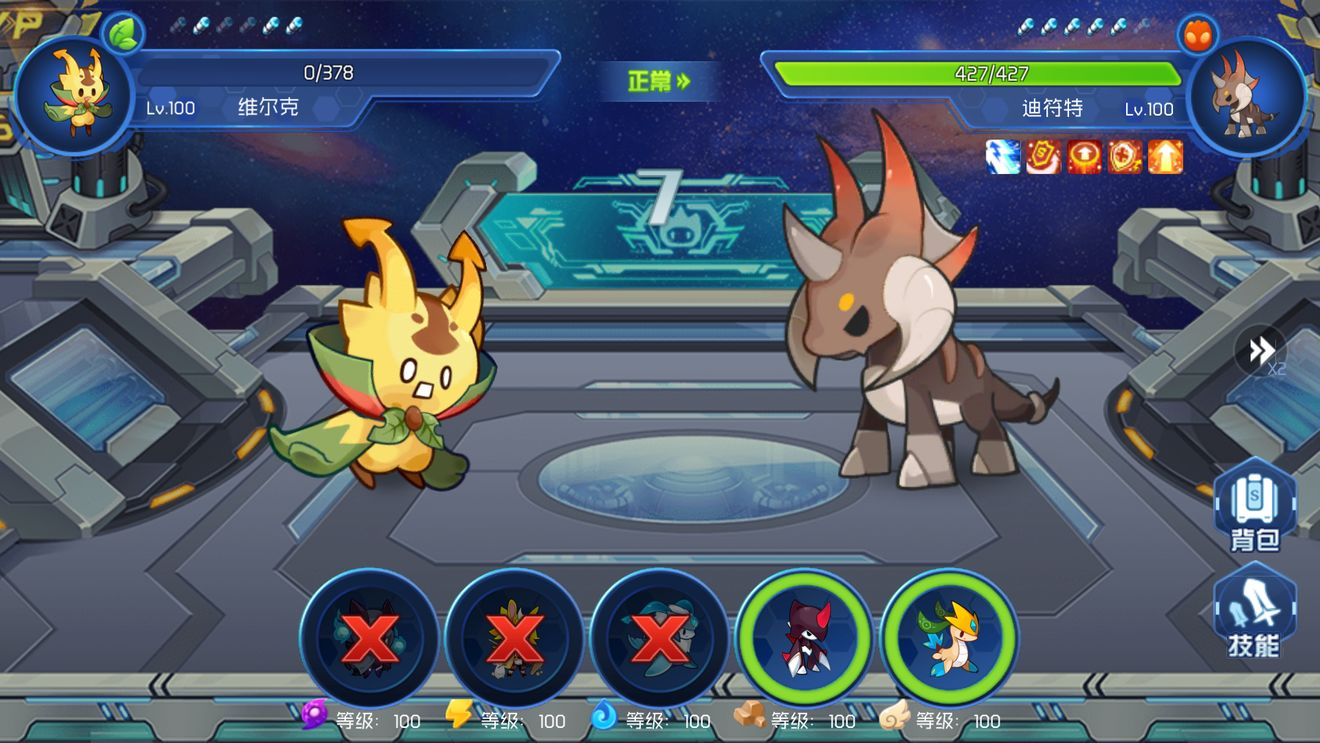This screenshot has height=743, width=1320.
Task: Open 迪符特's portrait
Action: (x=1245, y=95)
